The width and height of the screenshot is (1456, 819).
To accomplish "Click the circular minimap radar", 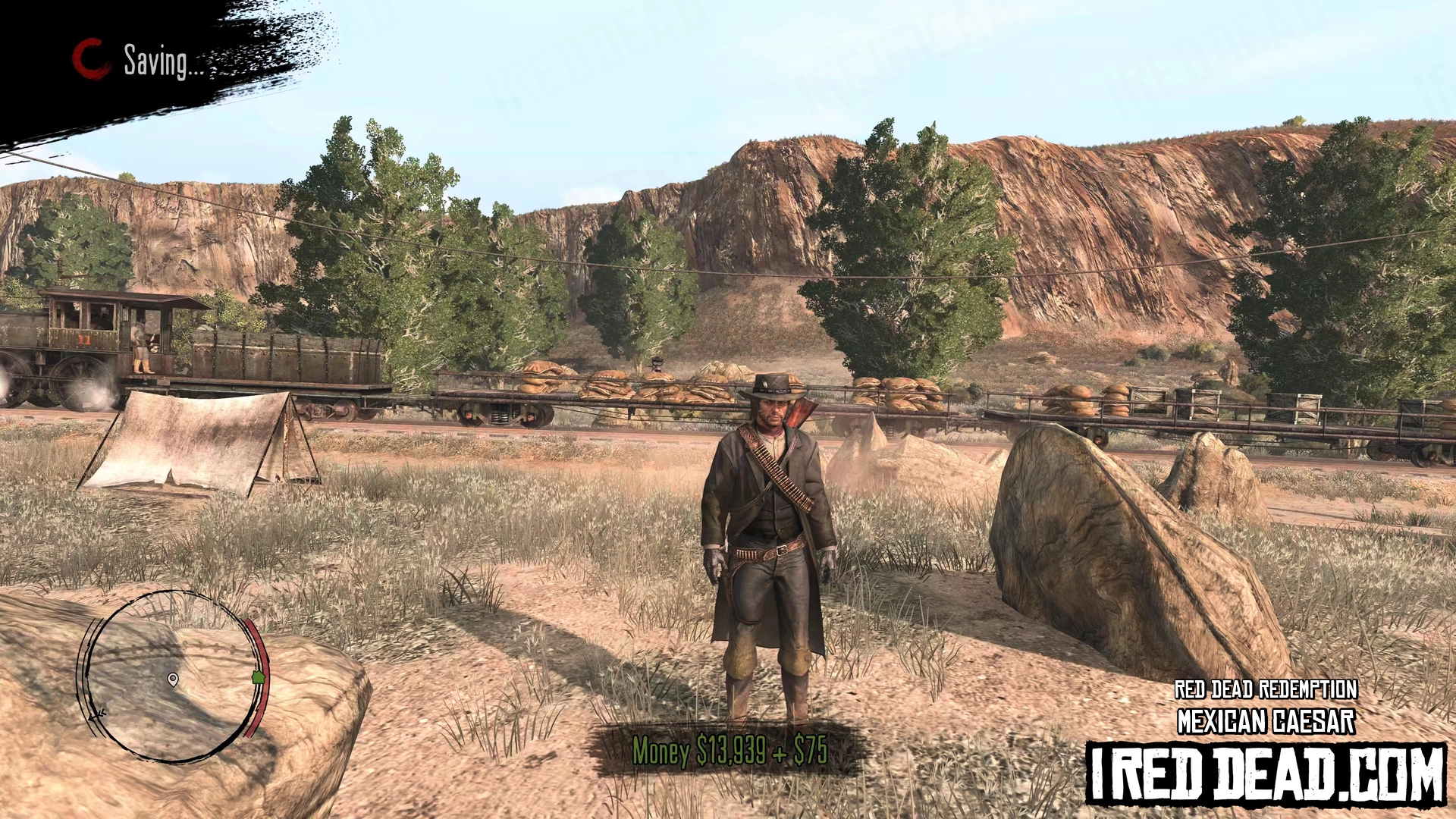I will tap(171, 675).
